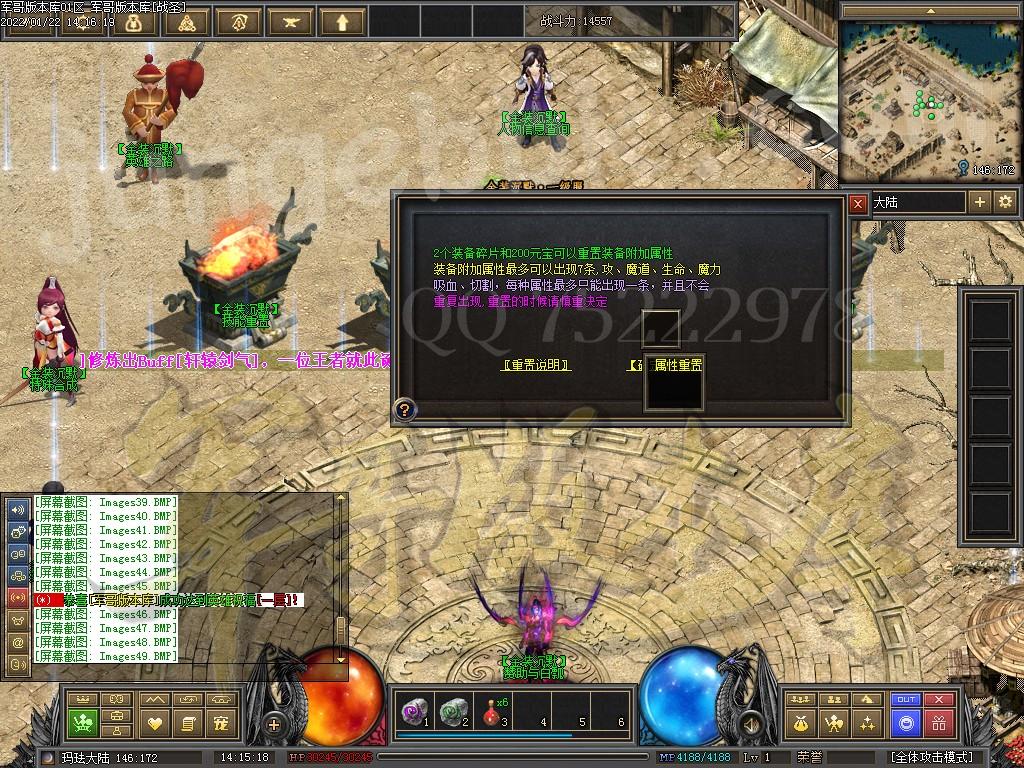This screenshot has height=768, width=1024.
Task: Close the red X next to 大陆
Action: click(x=858, y=203)
